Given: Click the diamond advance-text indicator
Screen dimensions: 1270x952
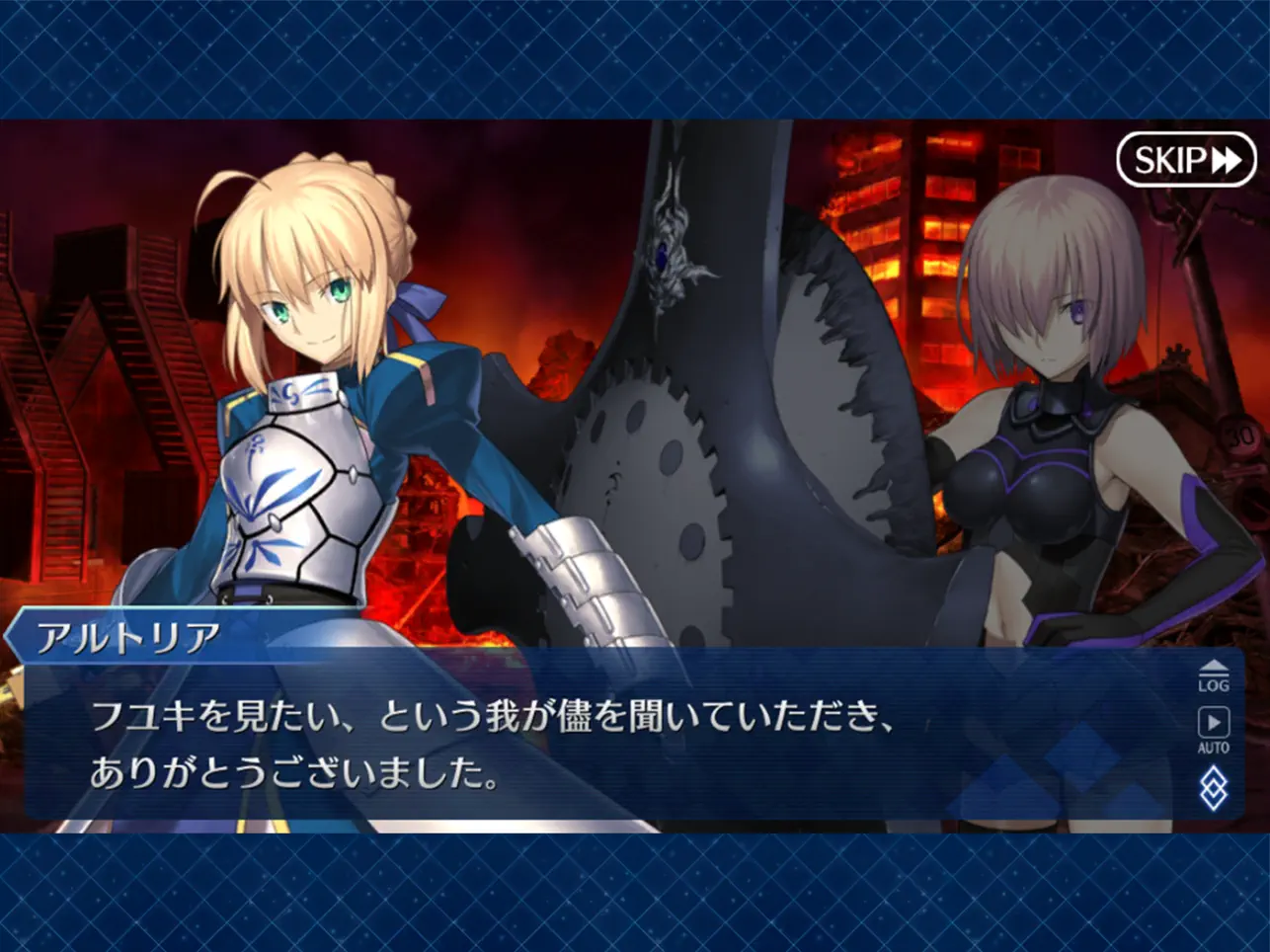Looking at the screenshot, I should point(1213,789).
